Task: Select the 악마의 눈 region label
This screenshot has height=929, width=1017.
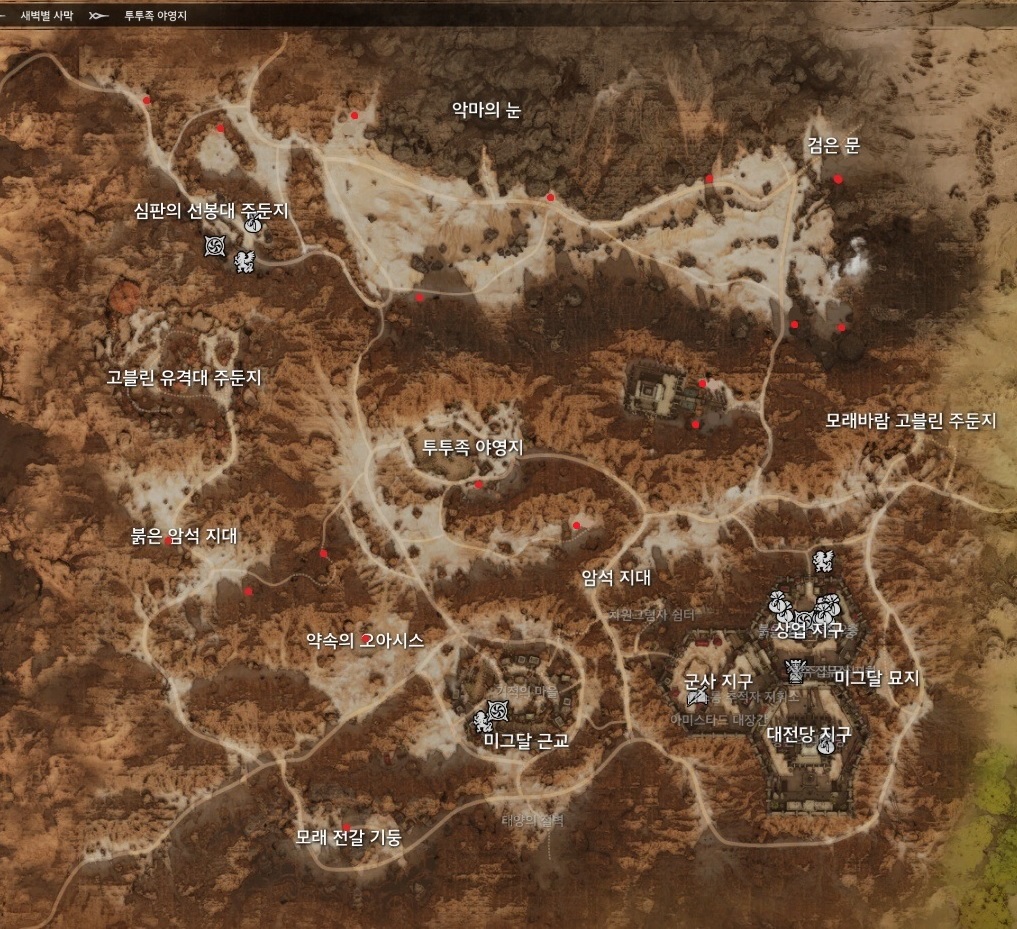Action: (x=486, y=111)
